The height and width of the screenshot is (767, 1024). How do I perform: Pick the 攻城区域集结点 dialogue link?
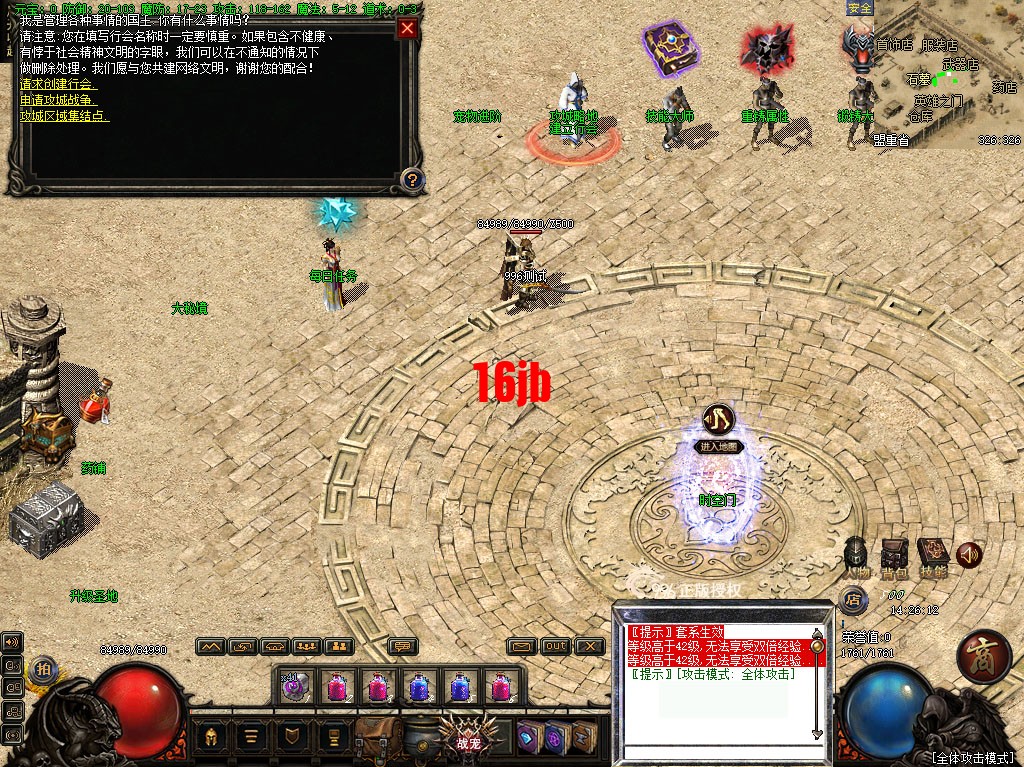(64, 115)
